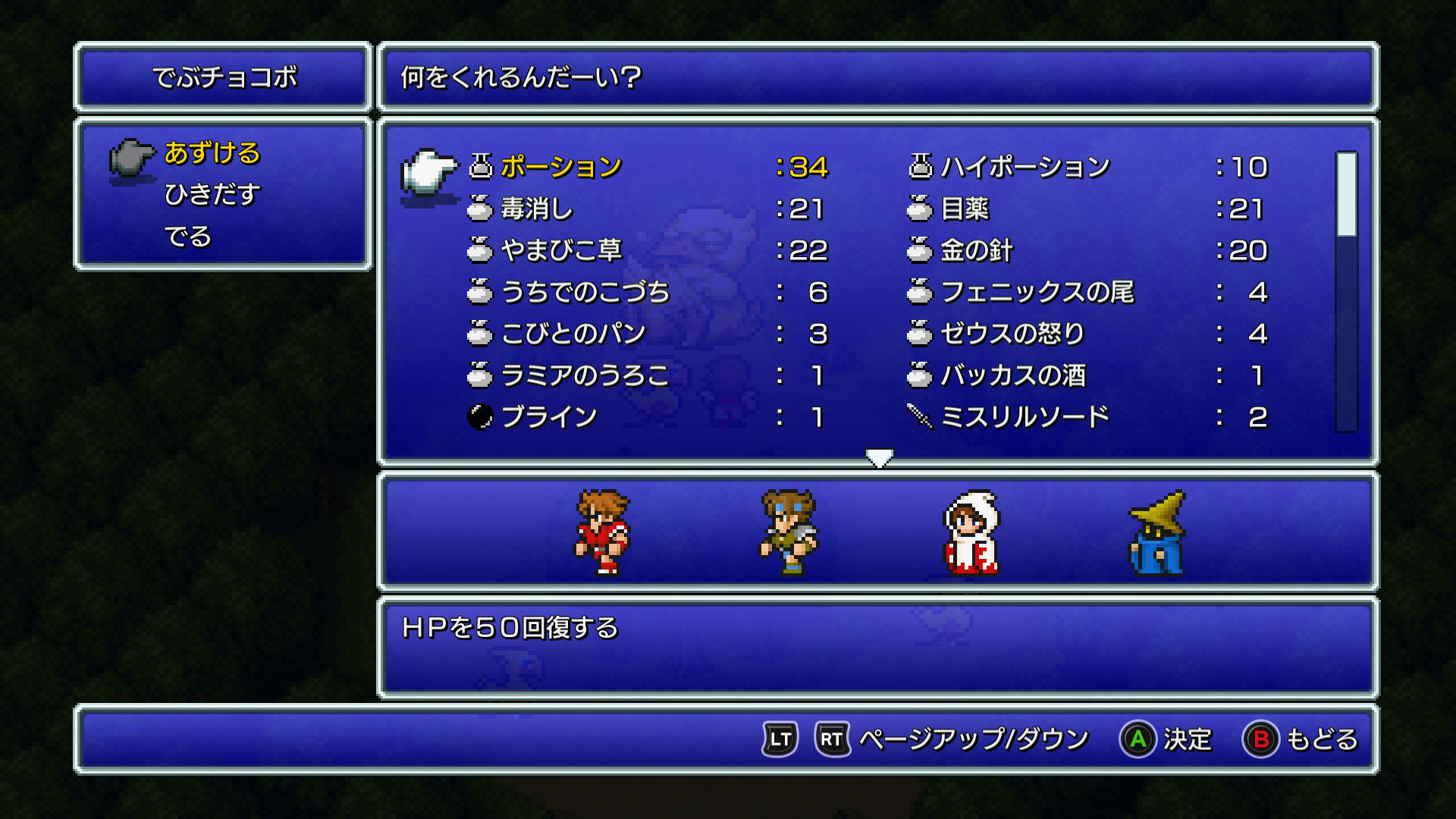Choose 金の針 item
The height and width of the screenshot is (819, 1456).
(977, 250)
